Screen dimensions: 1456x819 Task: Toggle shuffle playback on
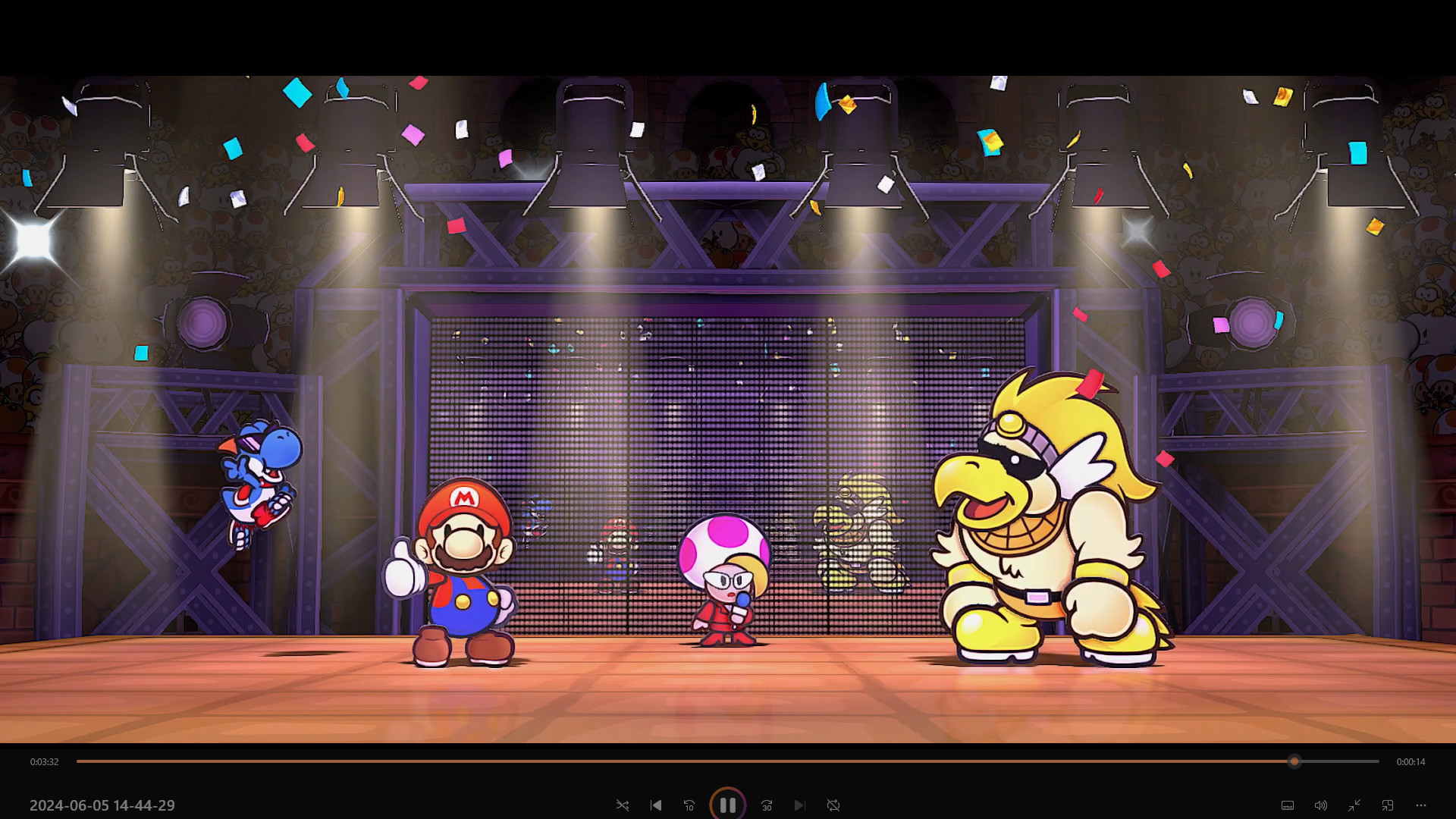(x=623, y=805)
